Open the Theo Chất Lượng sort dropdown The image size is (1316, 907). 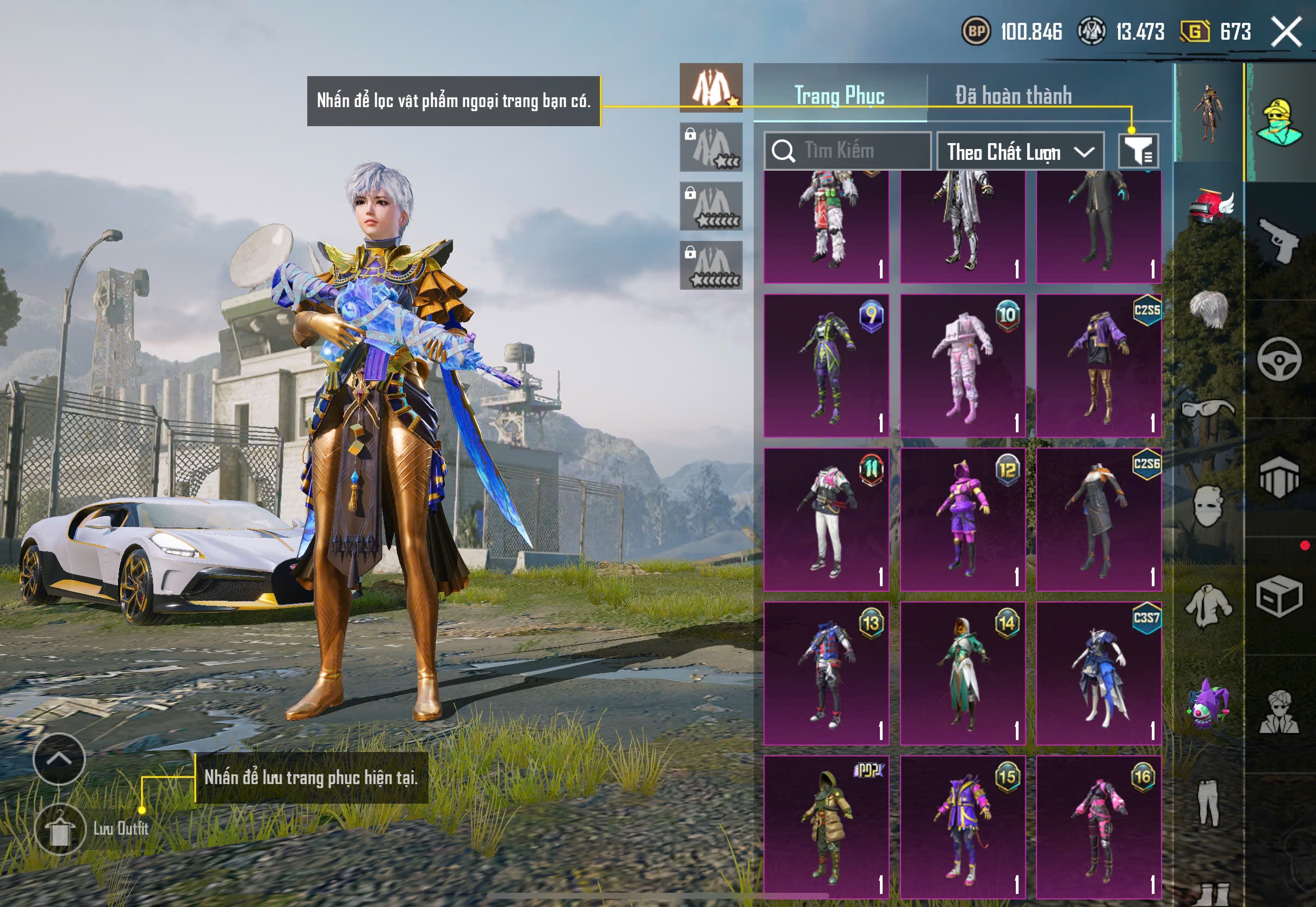[1020, 152]
